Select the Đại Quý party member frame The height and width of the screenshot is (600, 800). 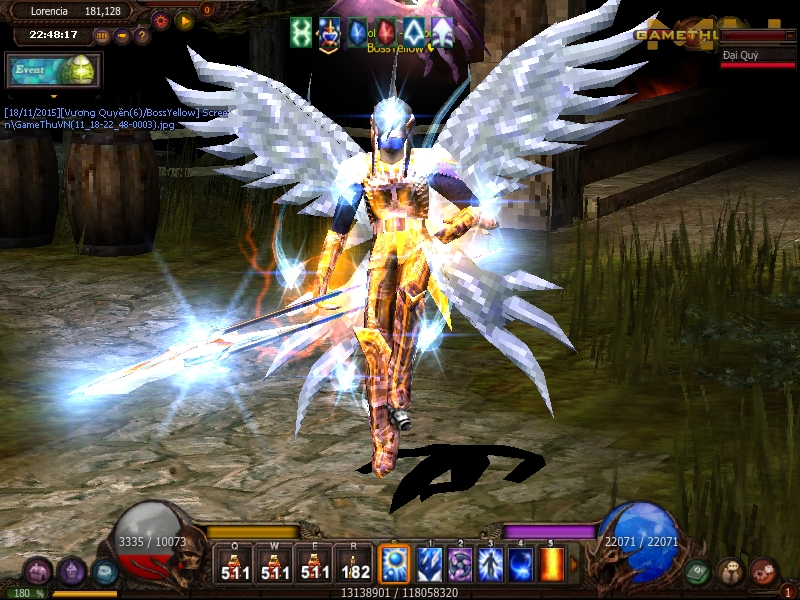click(758, 56)
